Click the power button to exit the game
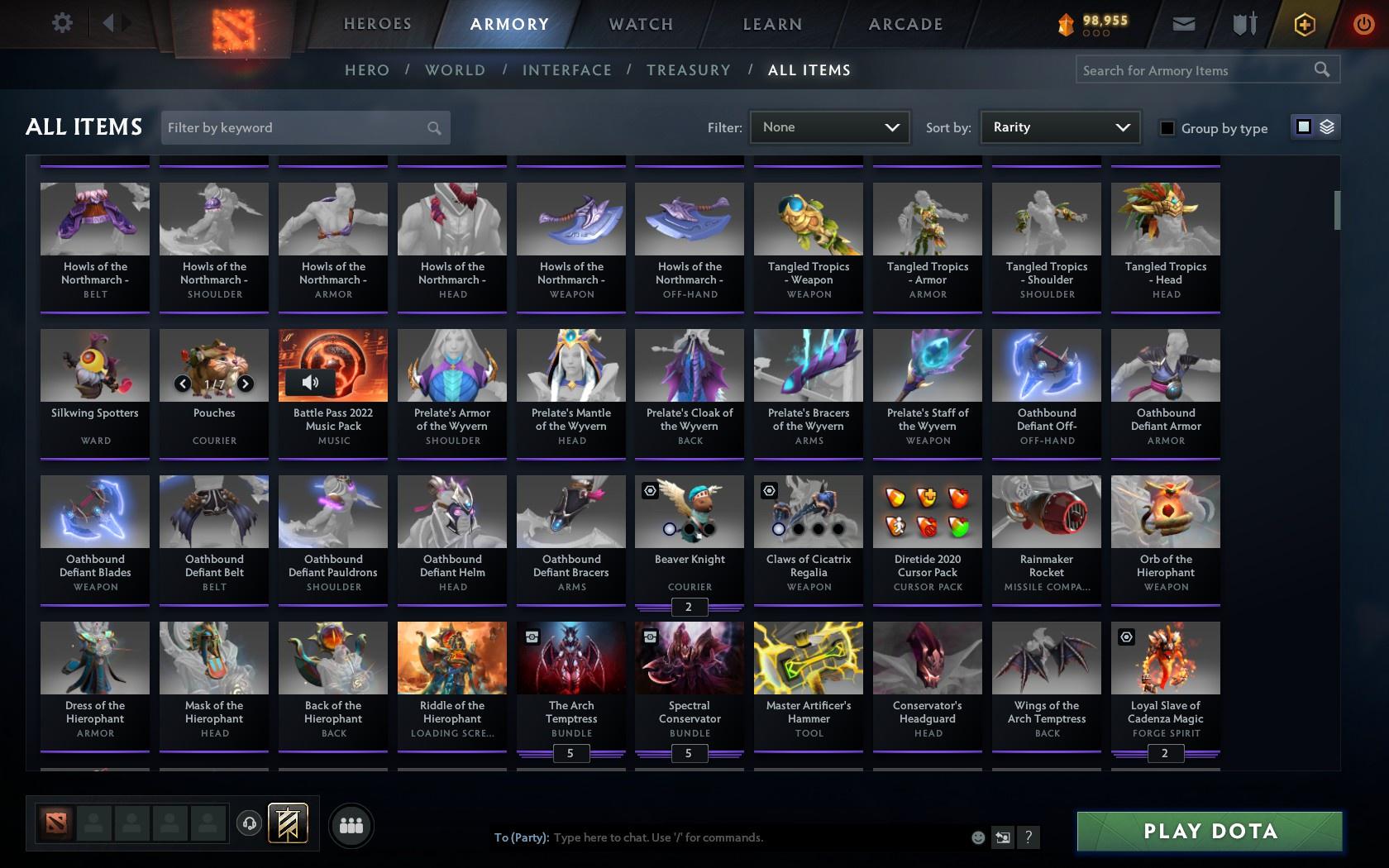Viewport: 1389px width, 868px height. (1363, 23)
